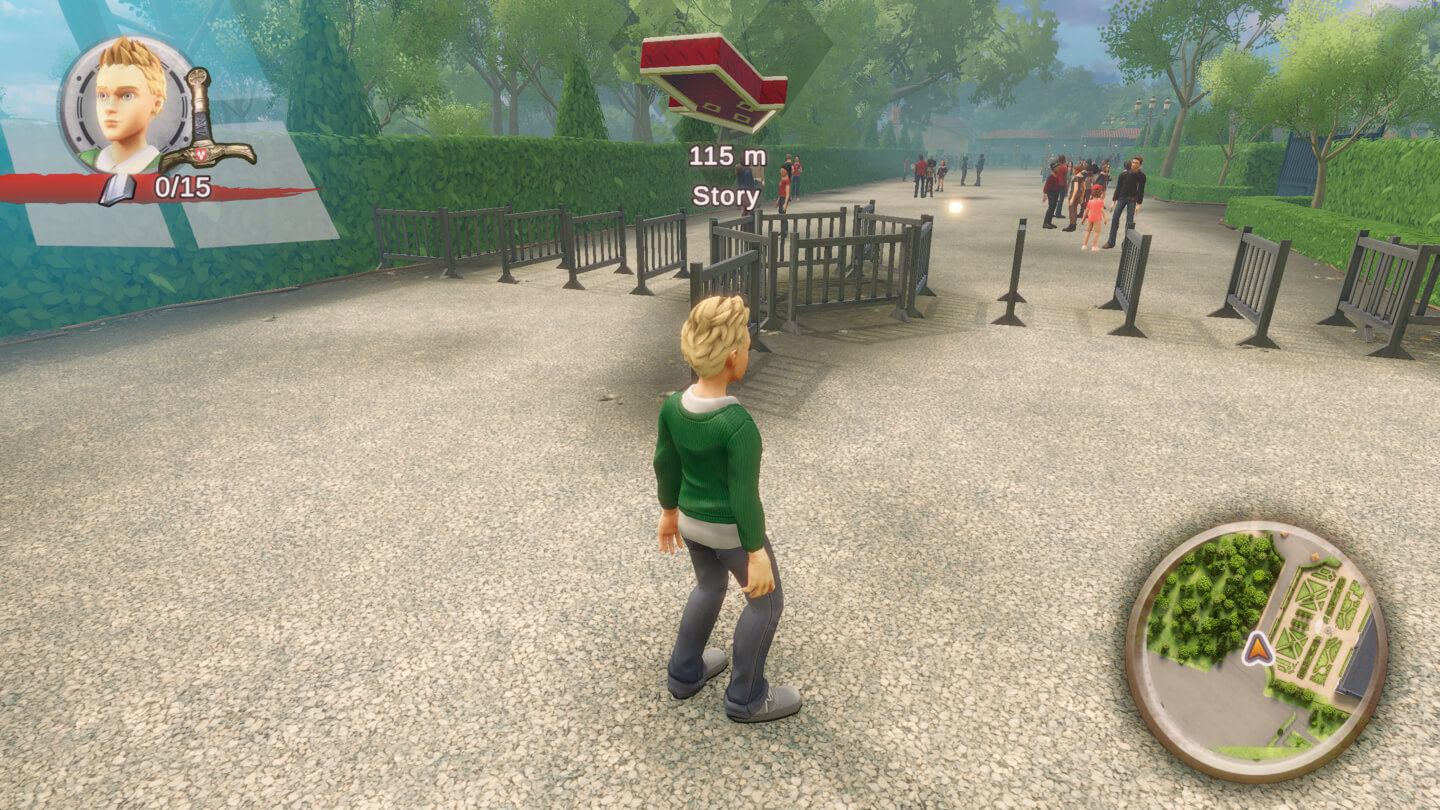
Task: Click the book collectible counter icon
Action: [118, 188]
